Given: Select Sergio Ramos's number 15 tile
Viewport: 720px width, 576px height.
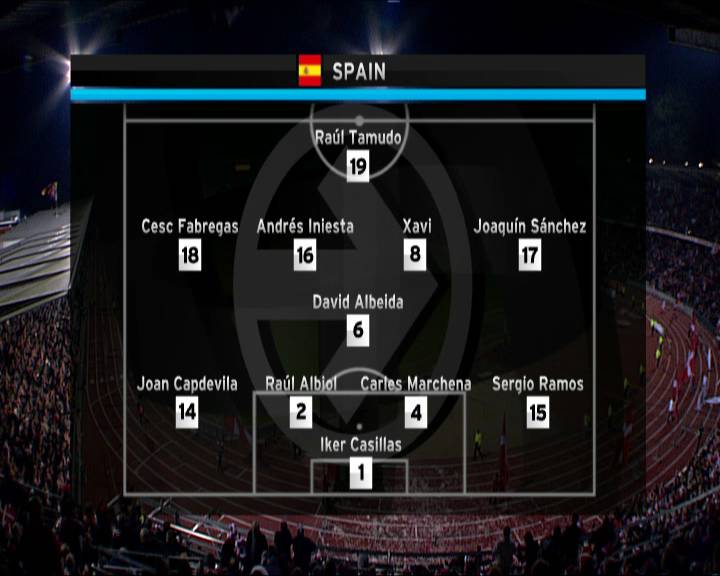Looking at the screenshot, I should tap(538, 412).
